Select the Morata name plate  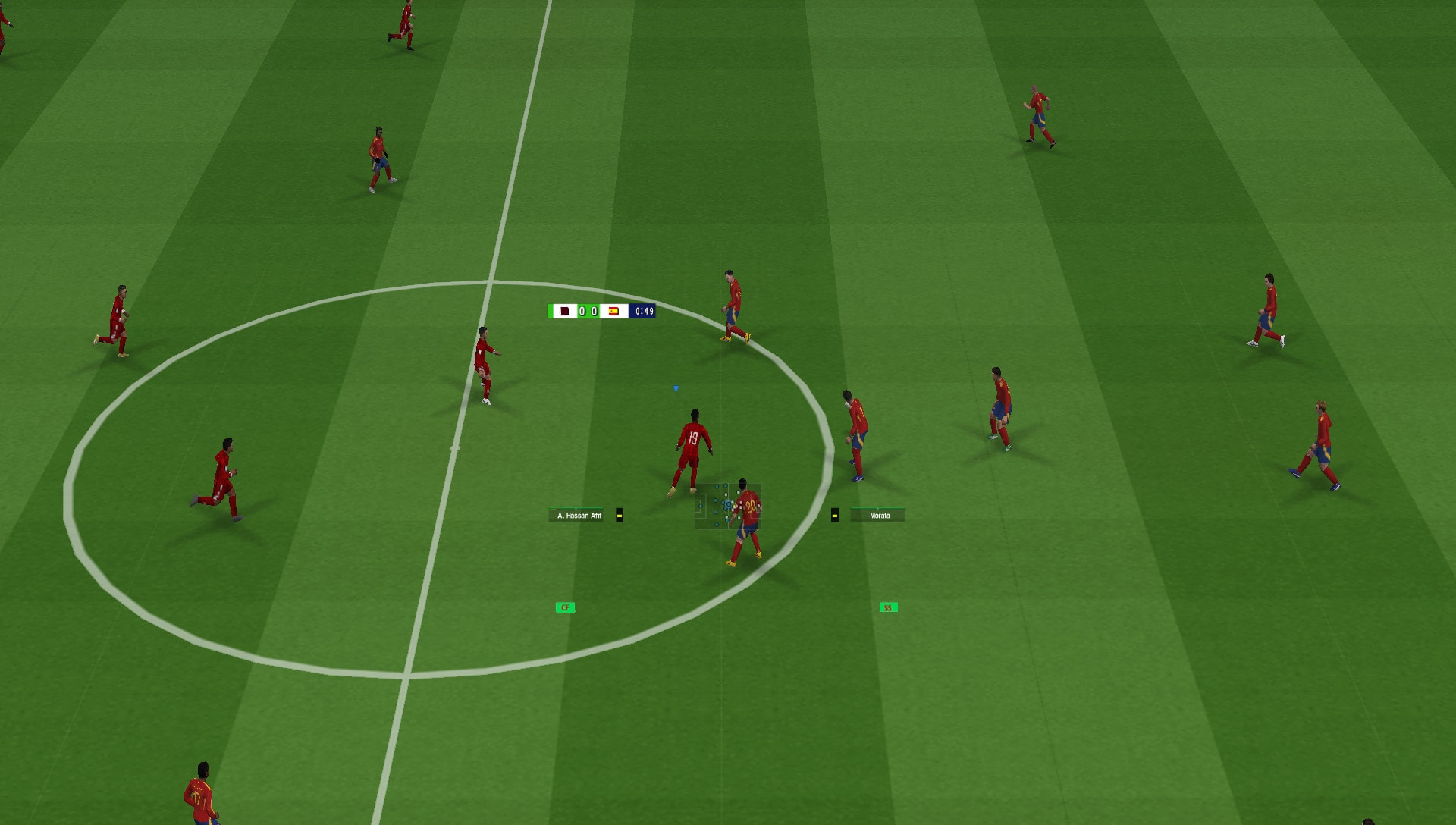(877, 516)
